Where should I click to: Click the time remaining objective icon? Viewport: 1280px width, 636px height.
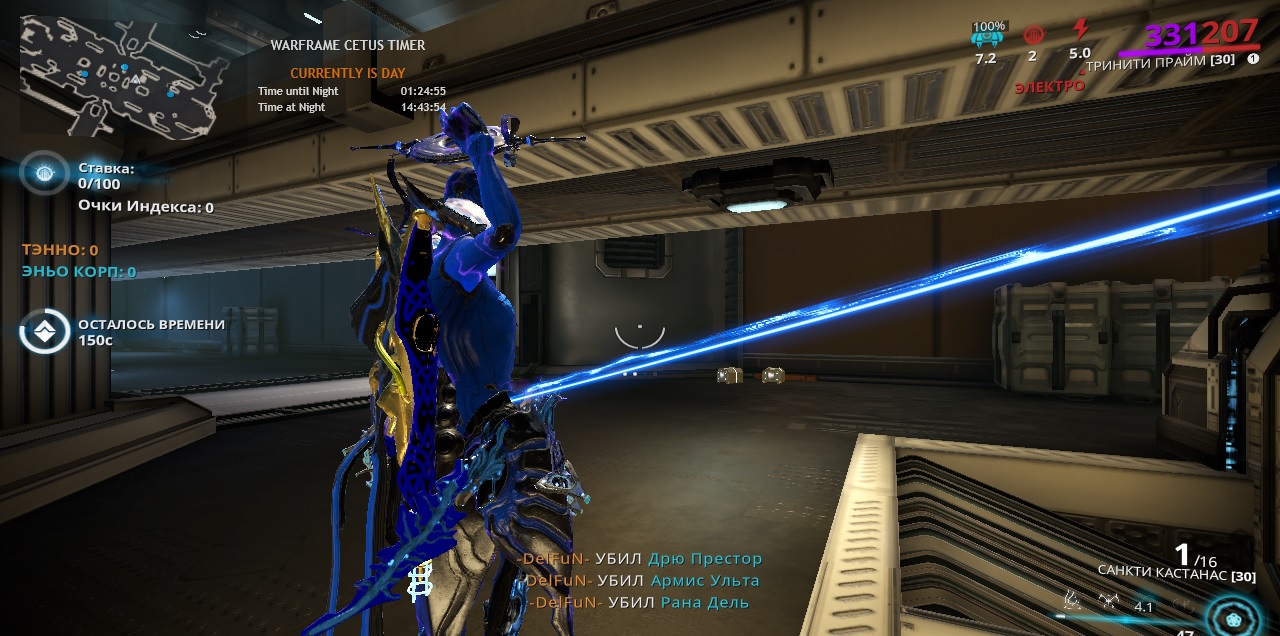44,332
